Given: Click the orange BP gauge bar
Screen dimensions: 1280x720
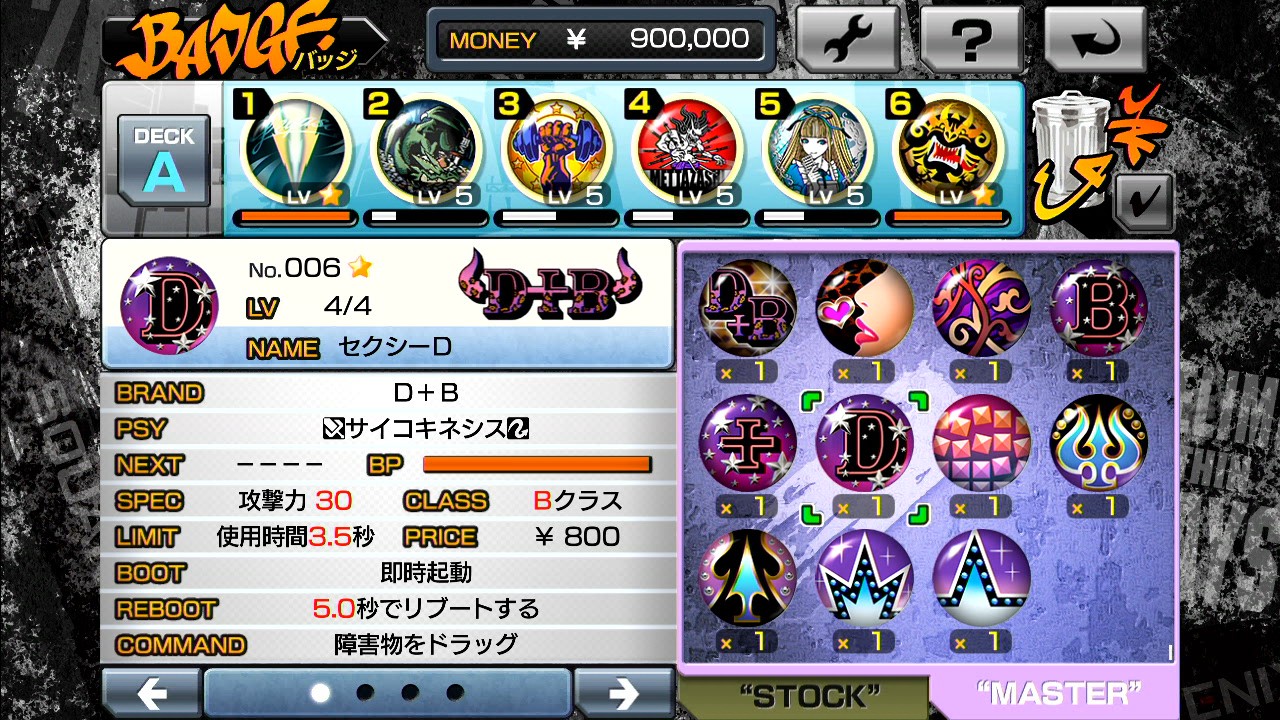Looking at the screenshot, I should (537, 463).
